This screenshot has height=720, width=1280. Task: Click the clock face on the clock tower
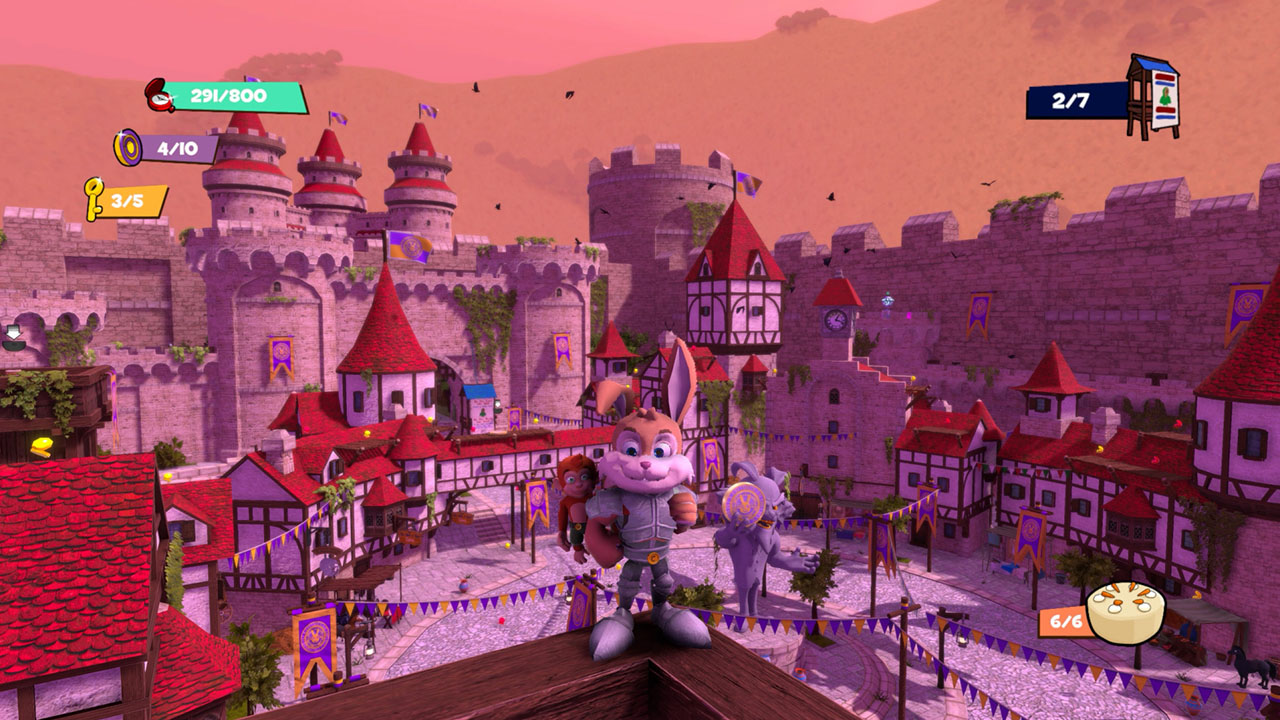point(835,321)
